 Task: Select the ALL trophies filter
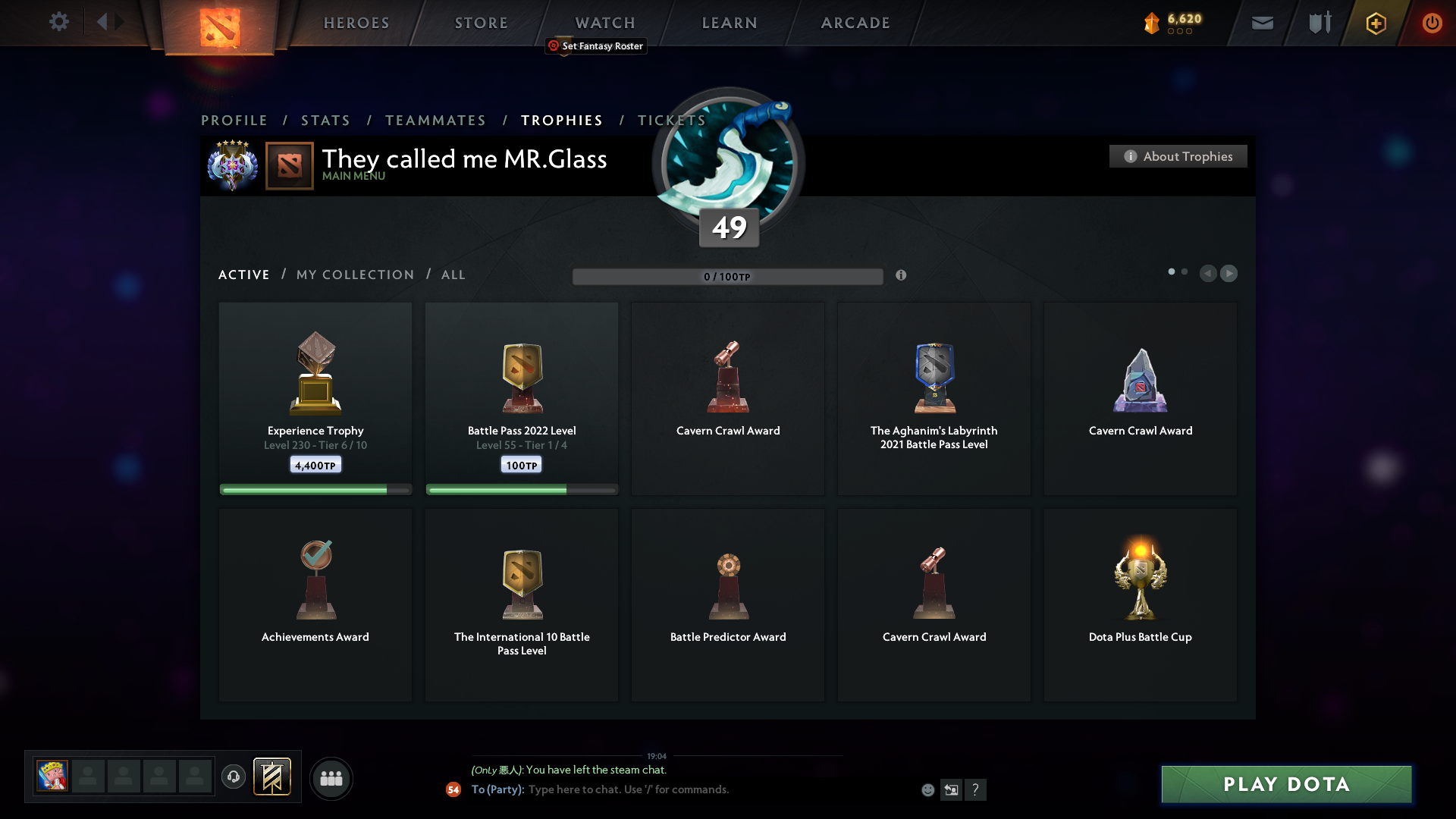click(453, 275)
